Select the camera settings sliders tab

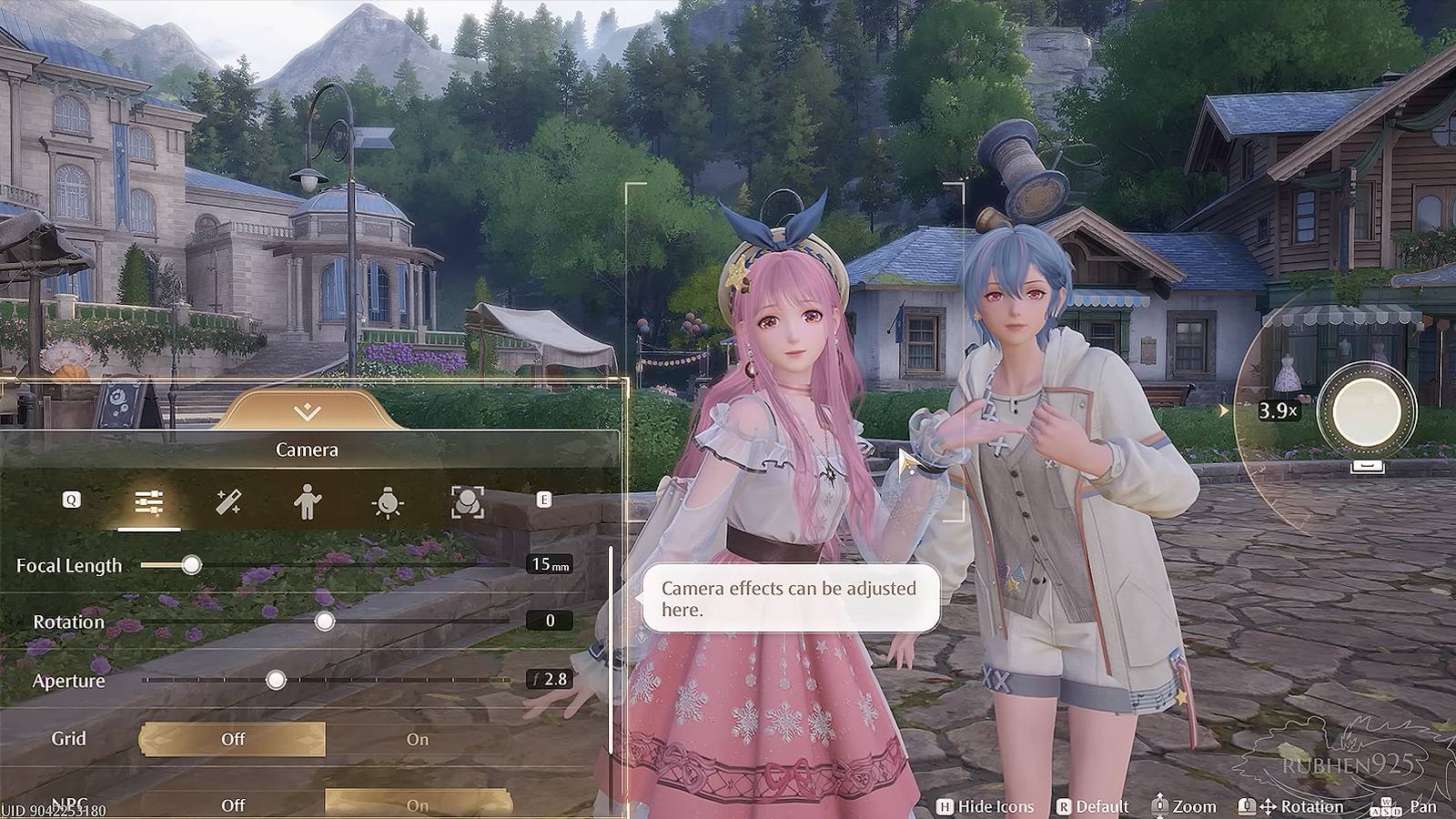[x=148, y=501]
